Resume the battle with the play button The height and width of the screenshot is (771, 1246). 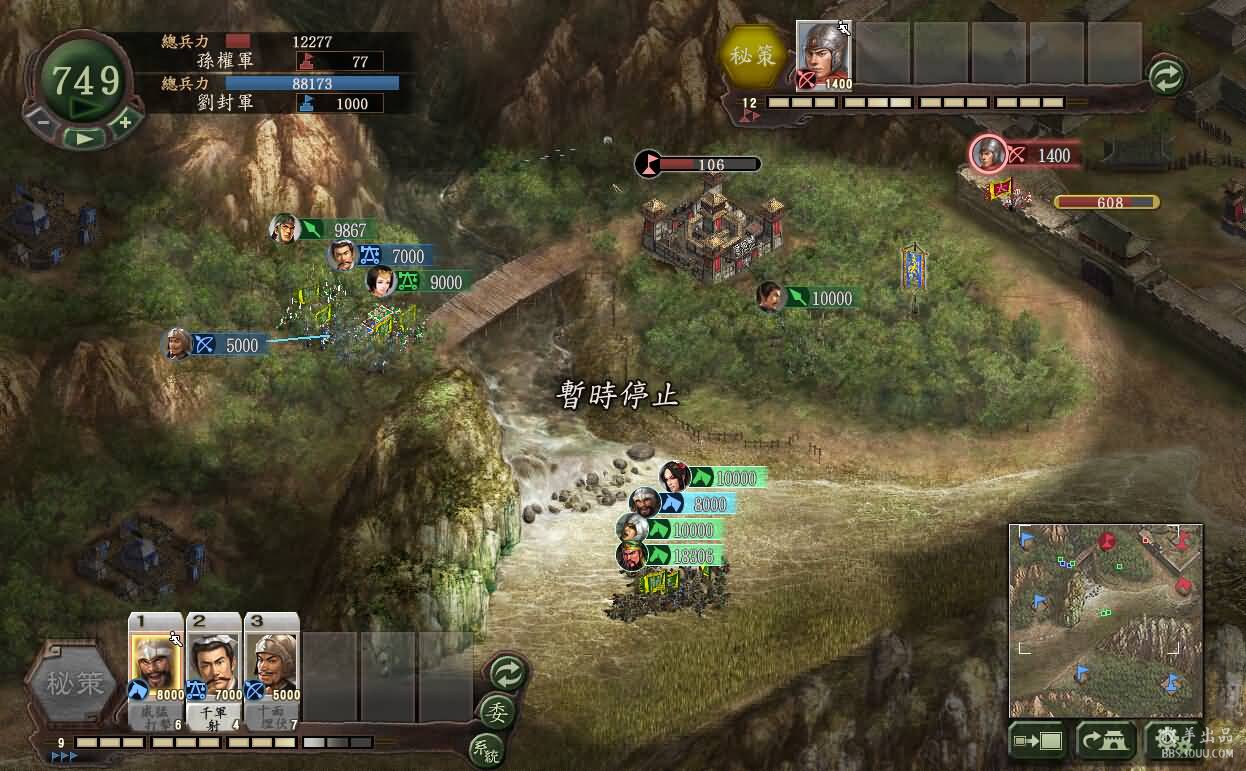[x=84, y=138]
